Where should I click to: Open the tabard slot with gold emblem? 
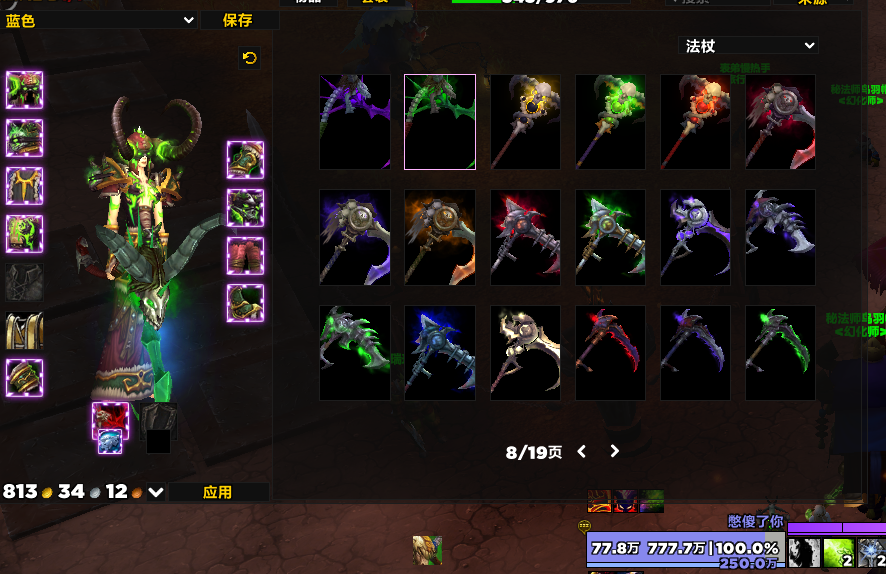click(x=24, y=330)
